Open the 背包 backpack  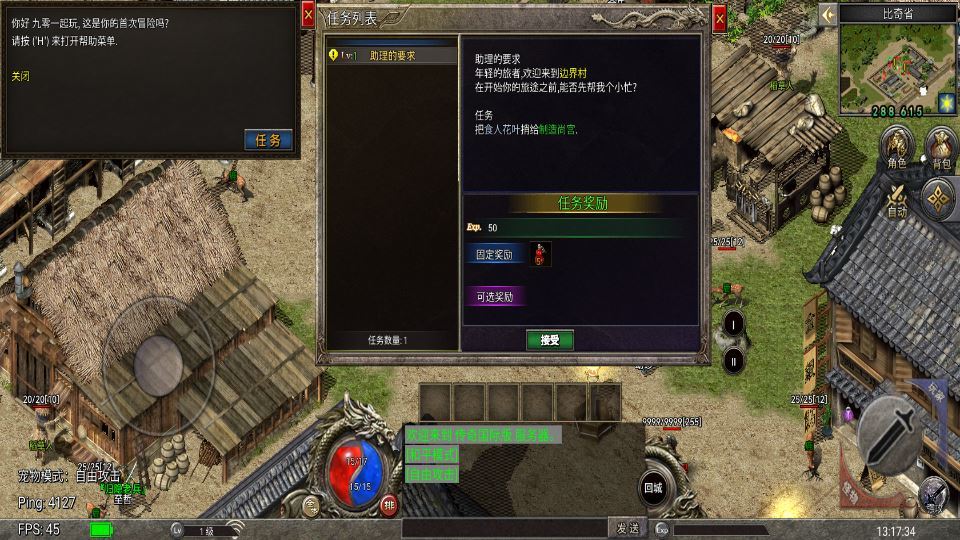coord(941,147)
